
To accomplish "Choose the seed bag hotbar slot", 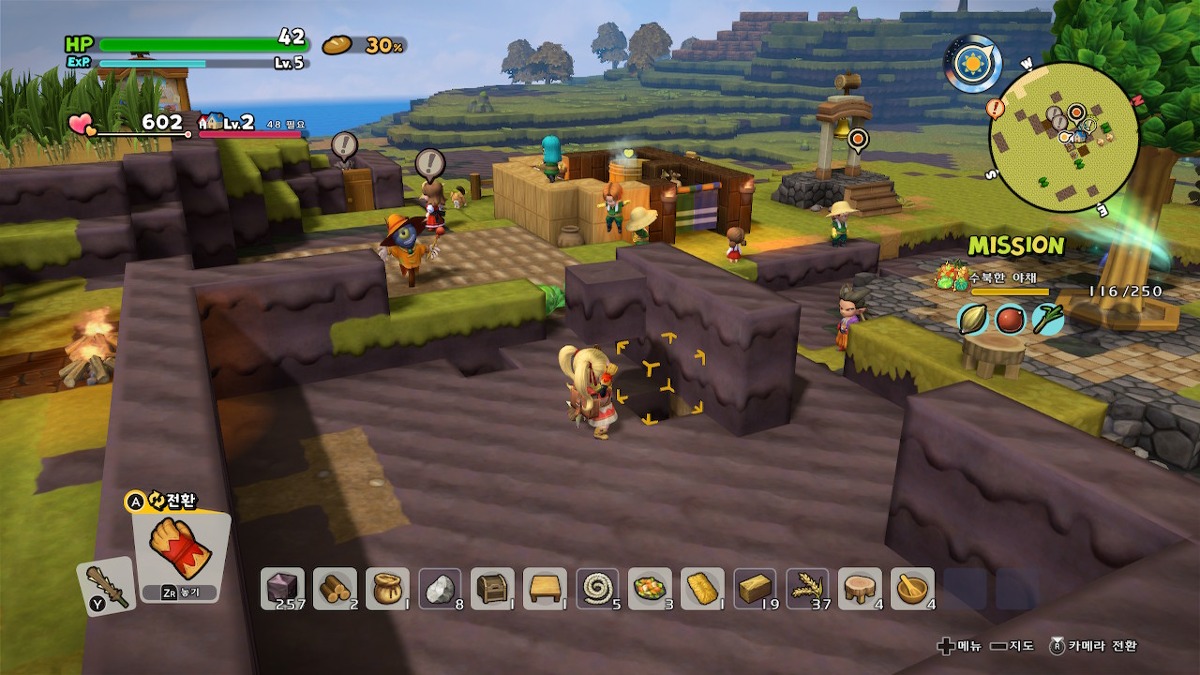I will (387, 588).
